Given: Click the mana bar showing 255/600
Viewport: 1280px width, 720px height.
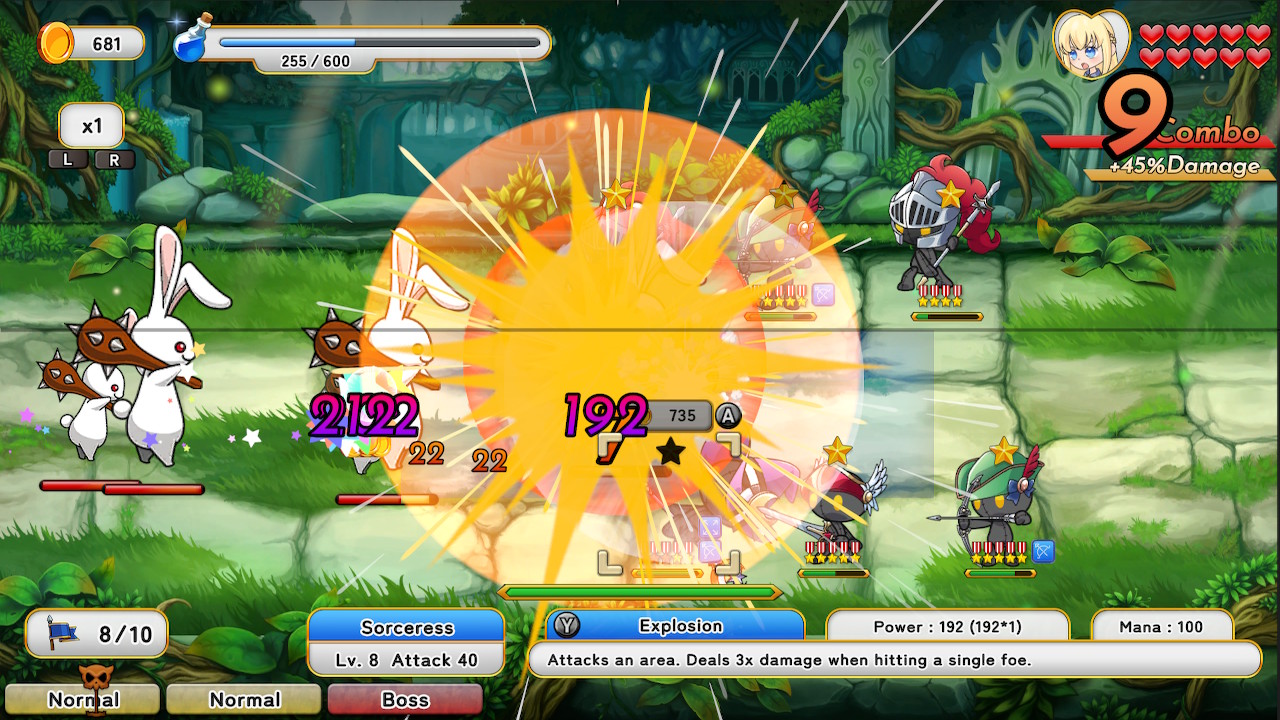Looking at the screenshot, I should 380,40.
